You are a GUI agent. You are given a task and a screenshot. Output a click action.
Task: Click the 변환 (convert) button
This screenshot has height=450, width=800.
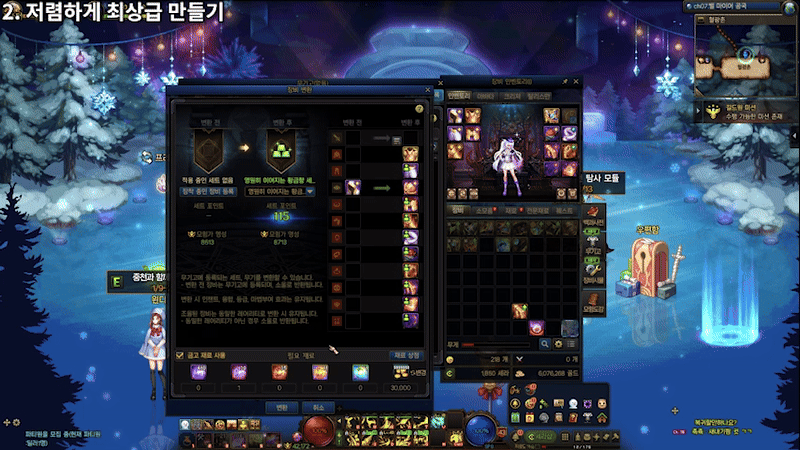click(281, 406)
